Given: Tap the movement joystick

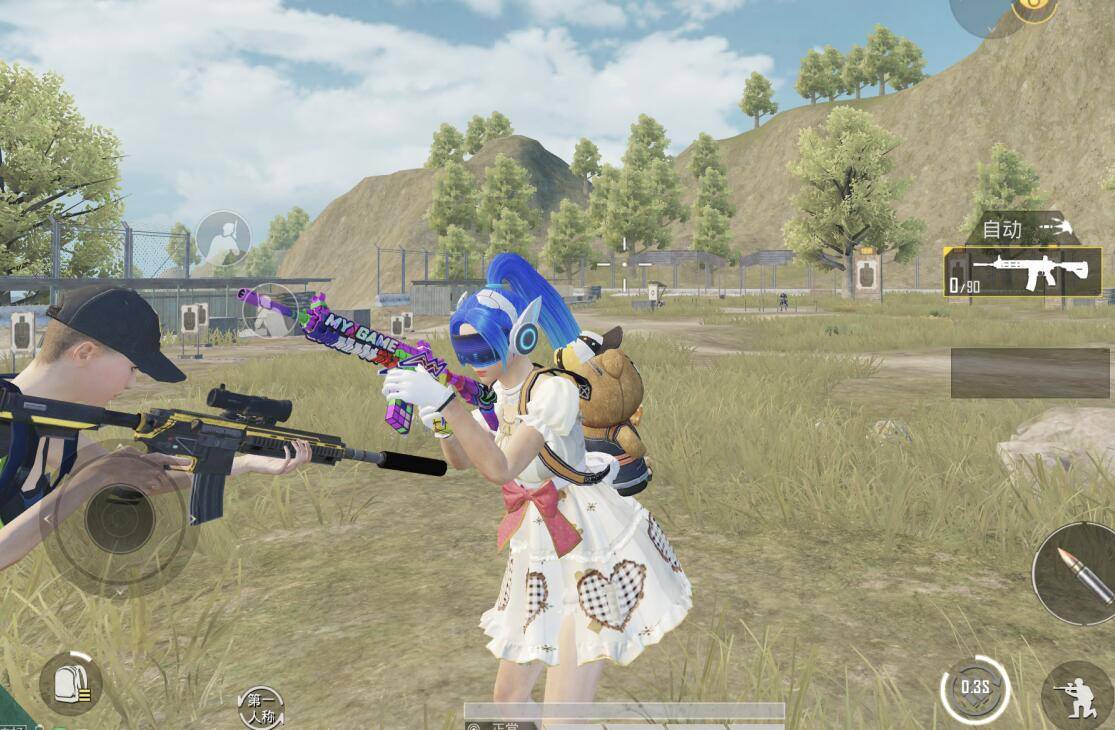Looking at the screenshot, I should pyautogui.click(x=119, y=519).
